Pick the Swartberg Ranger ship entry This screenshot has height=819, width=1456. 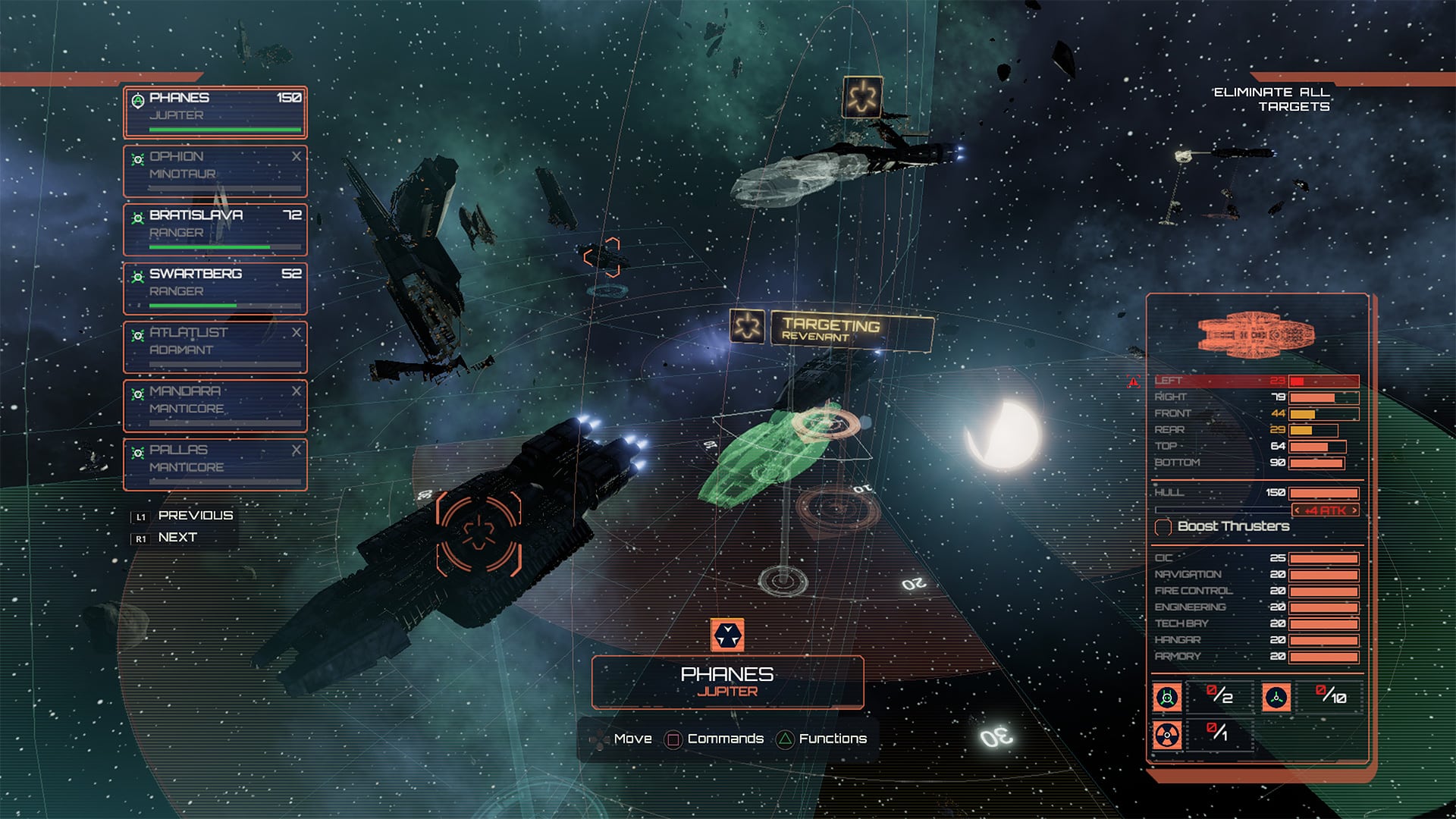(x=215, y=287)
